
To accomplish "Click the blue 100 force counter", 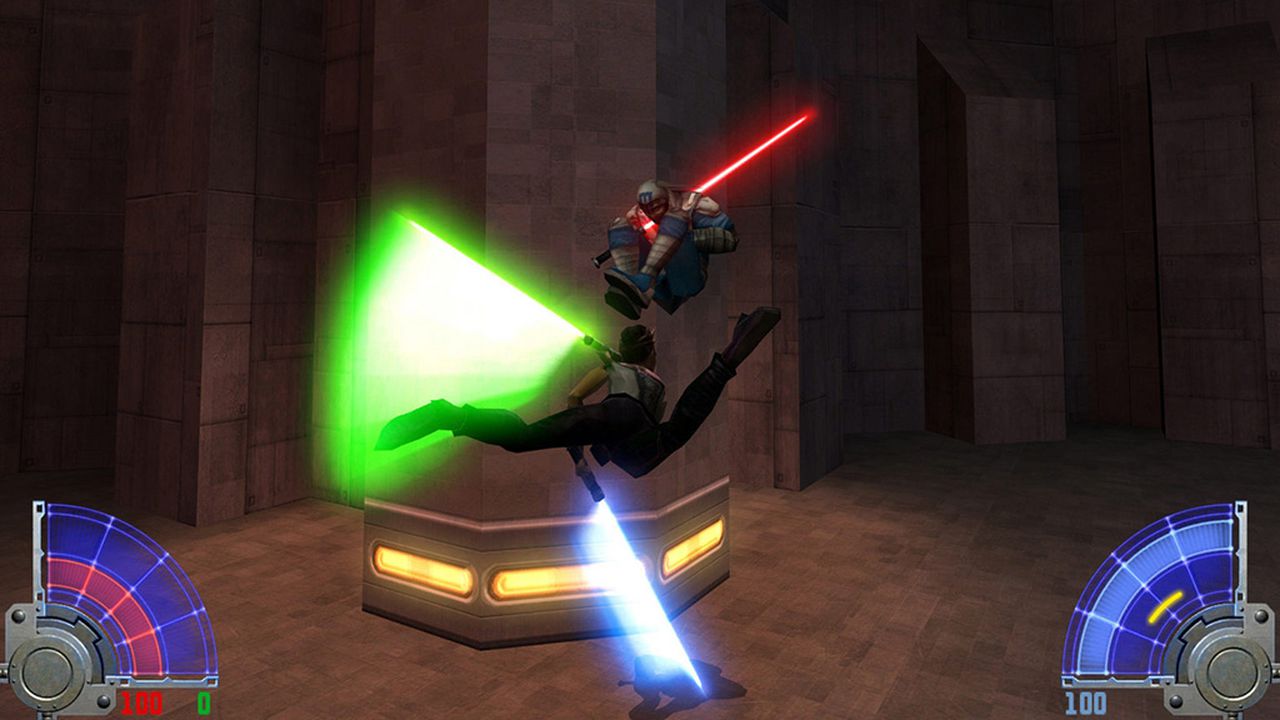I will pyautogui.click(x=1086, y=702).
